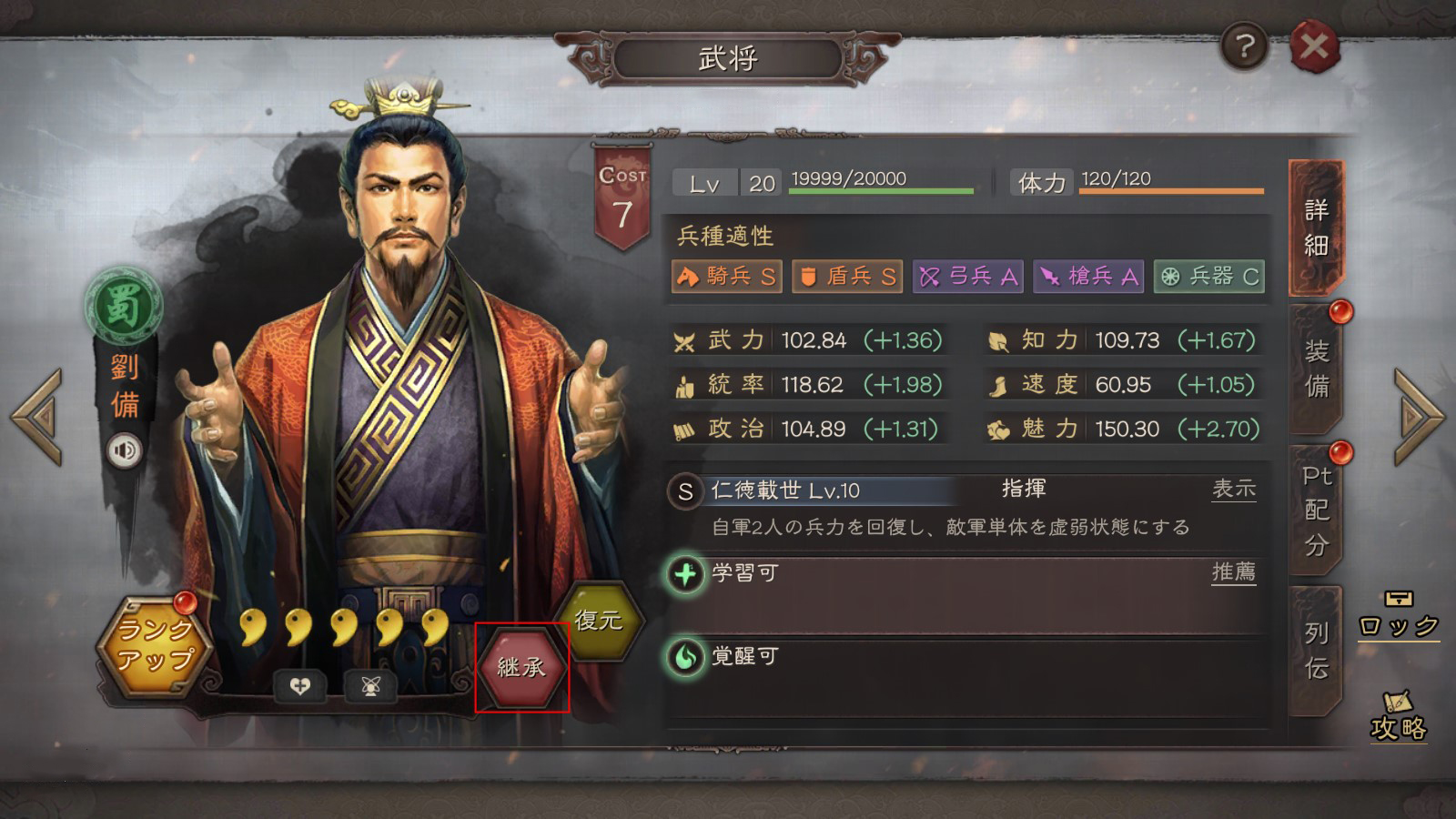Click the experience bar showing 19999/20000
The height and width of the screenshot is (819, 1456).
tap(880, 179)
